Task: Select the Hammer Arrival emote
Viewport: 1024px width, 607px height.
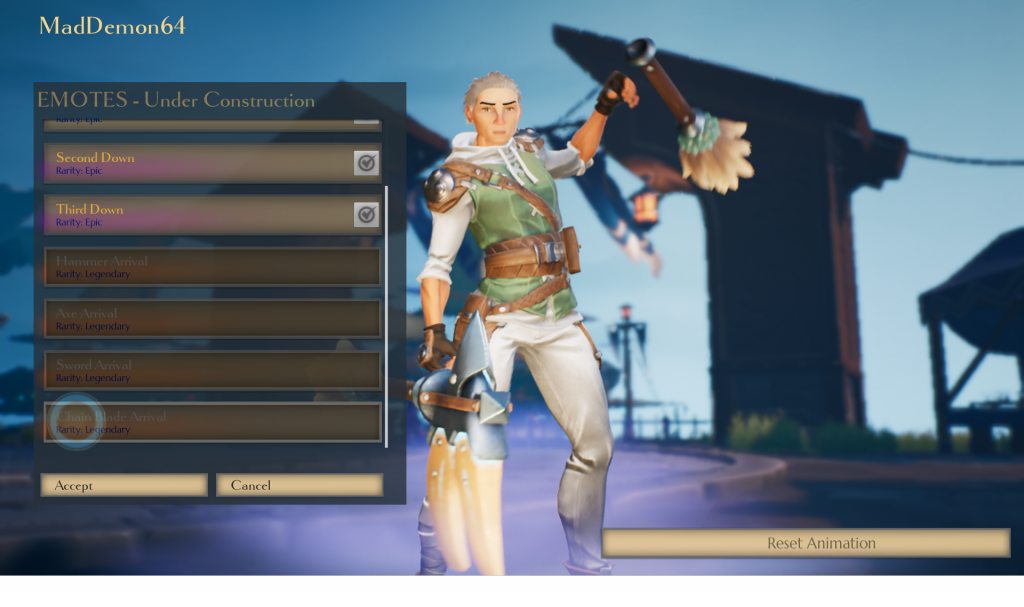Action: (212, 267)
